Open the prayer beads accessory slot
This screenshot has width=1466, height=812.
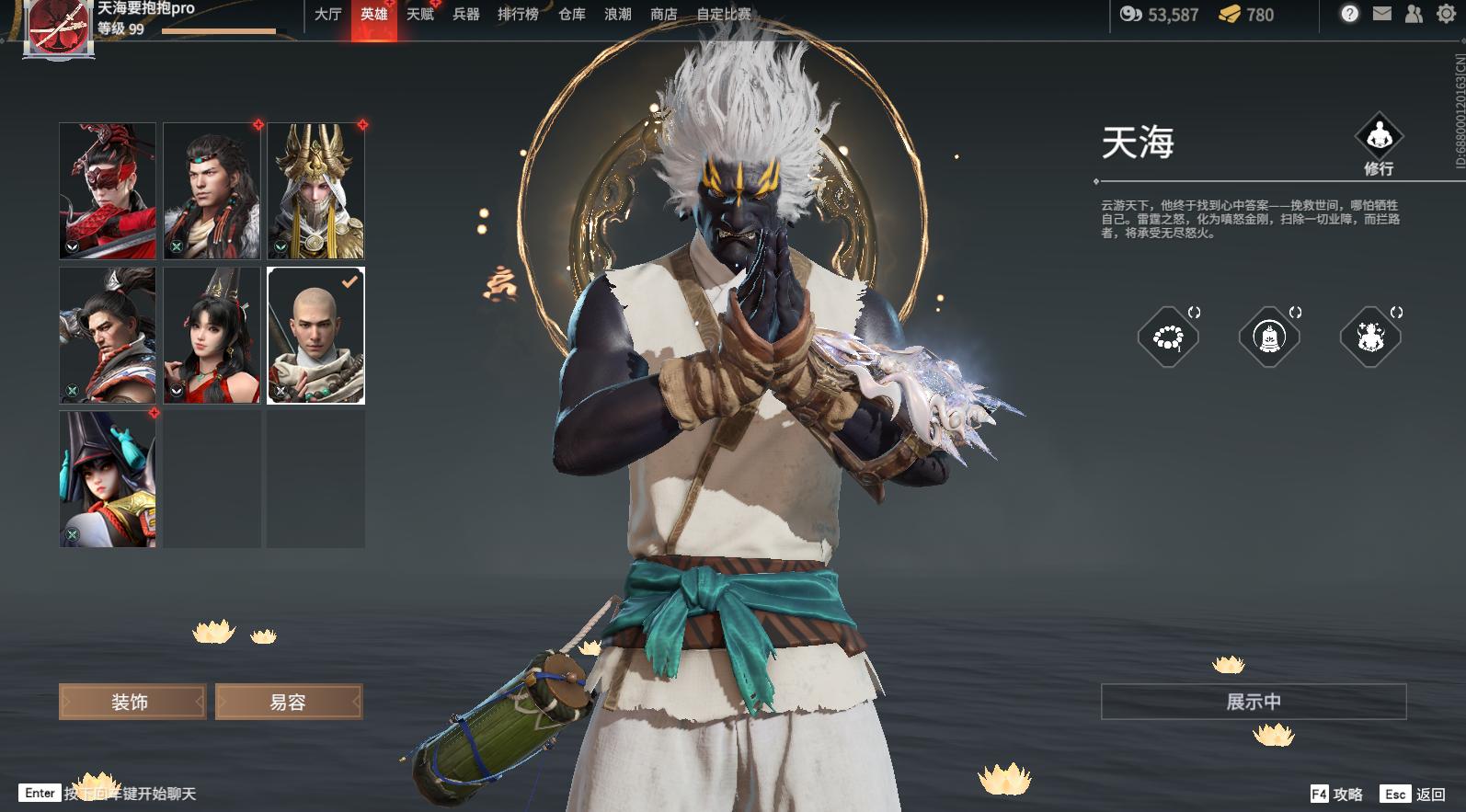pyautogui.click(x=1168, y=337)
